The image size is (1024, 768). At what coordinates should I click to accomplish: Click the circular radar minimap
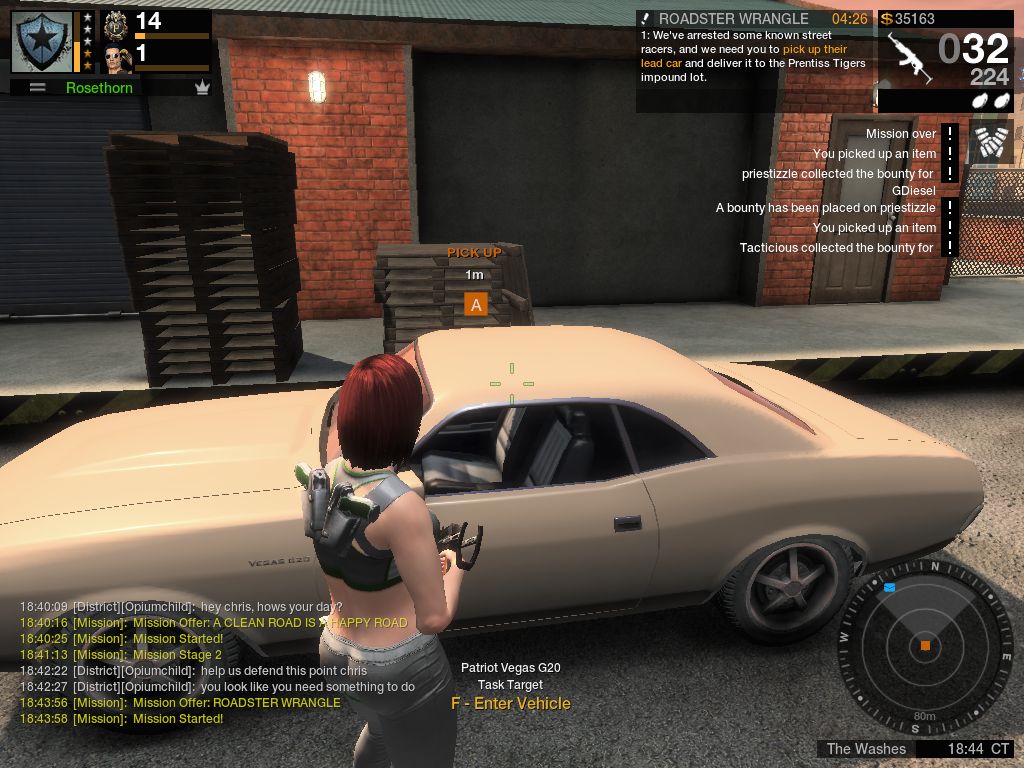point(924,645)
